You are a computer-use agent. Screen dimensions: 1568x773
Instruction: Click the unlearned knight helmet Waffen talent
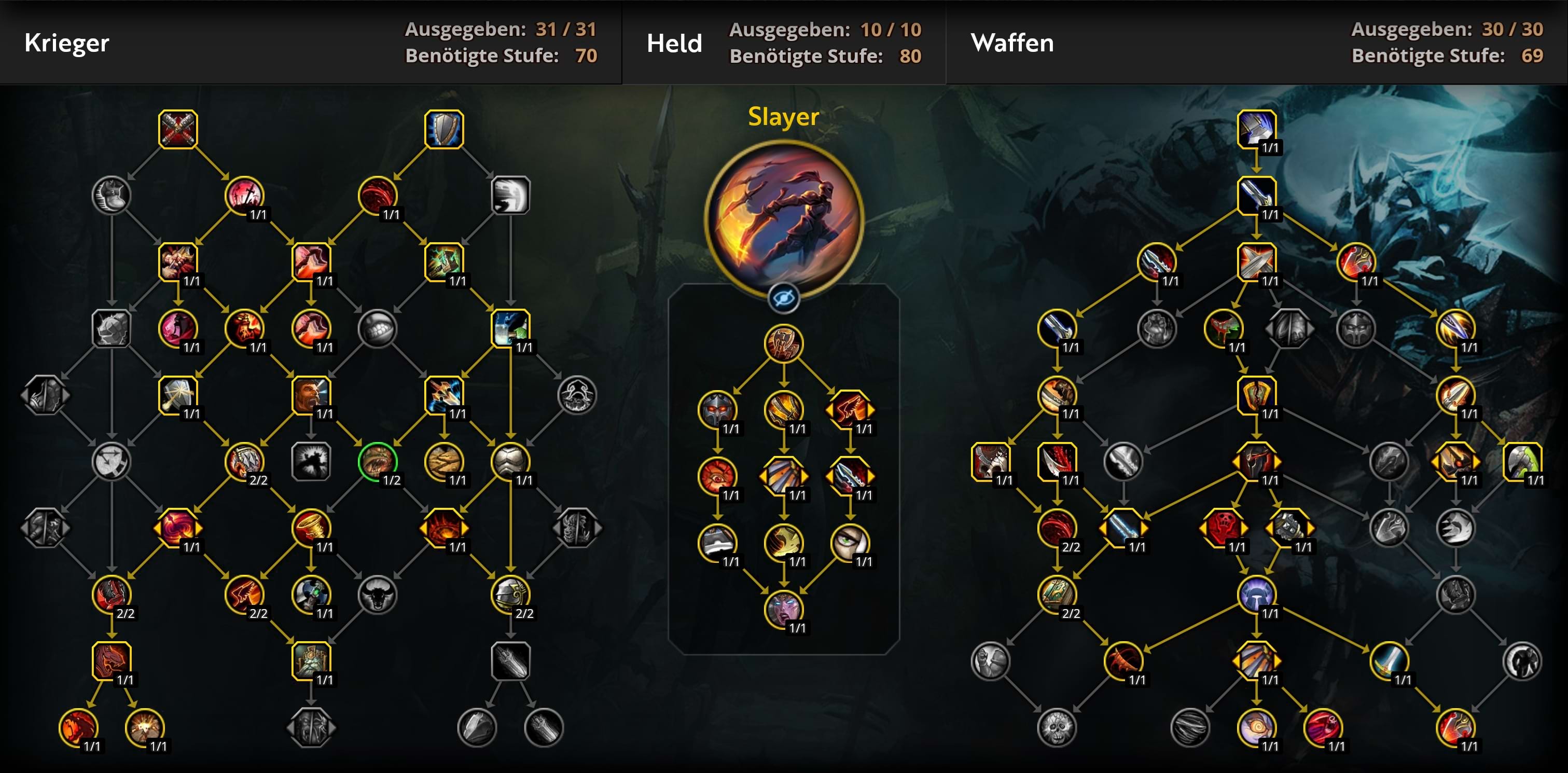(1356, 329)
